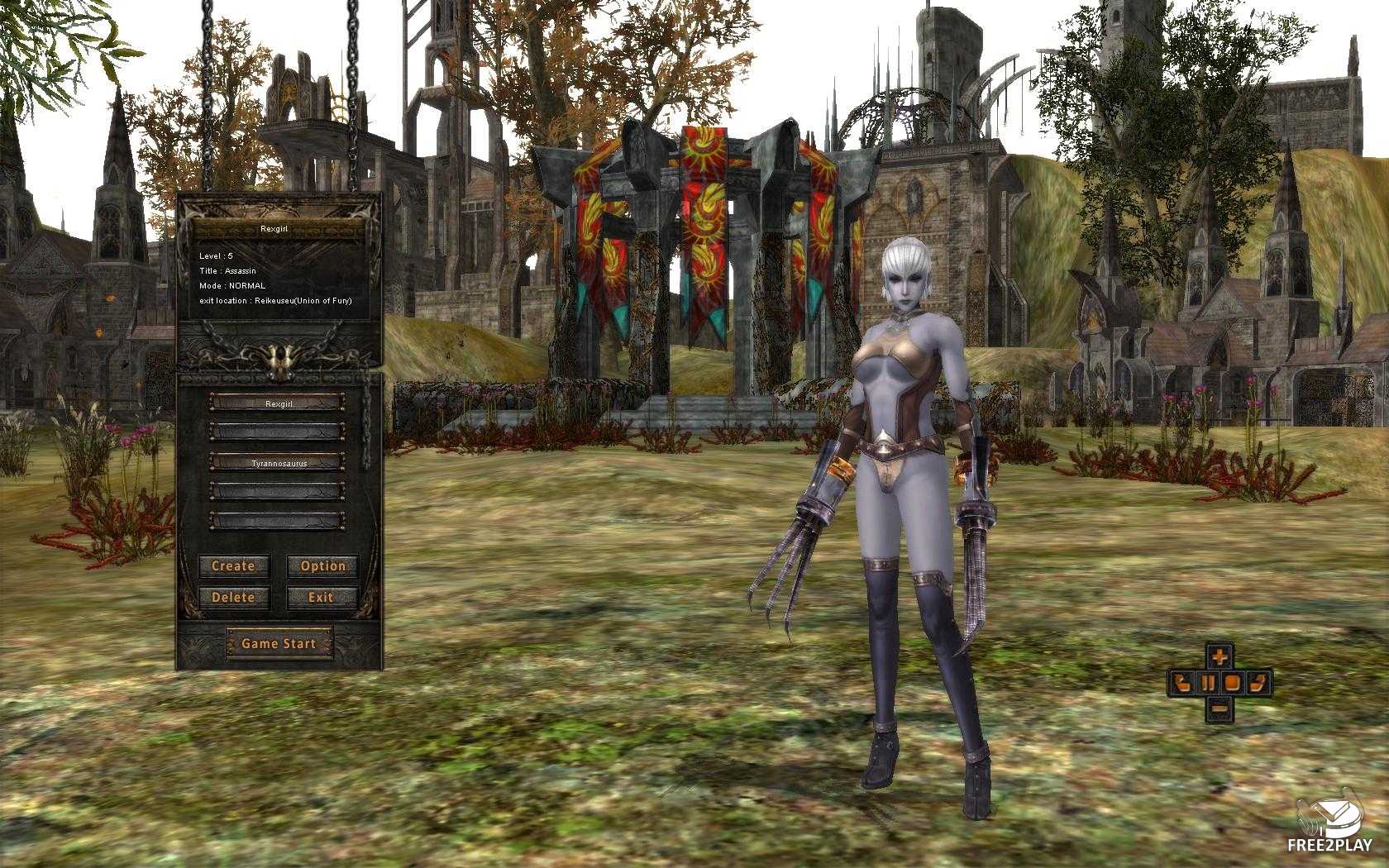
Task: Delete the selected character
Action: 233,597
